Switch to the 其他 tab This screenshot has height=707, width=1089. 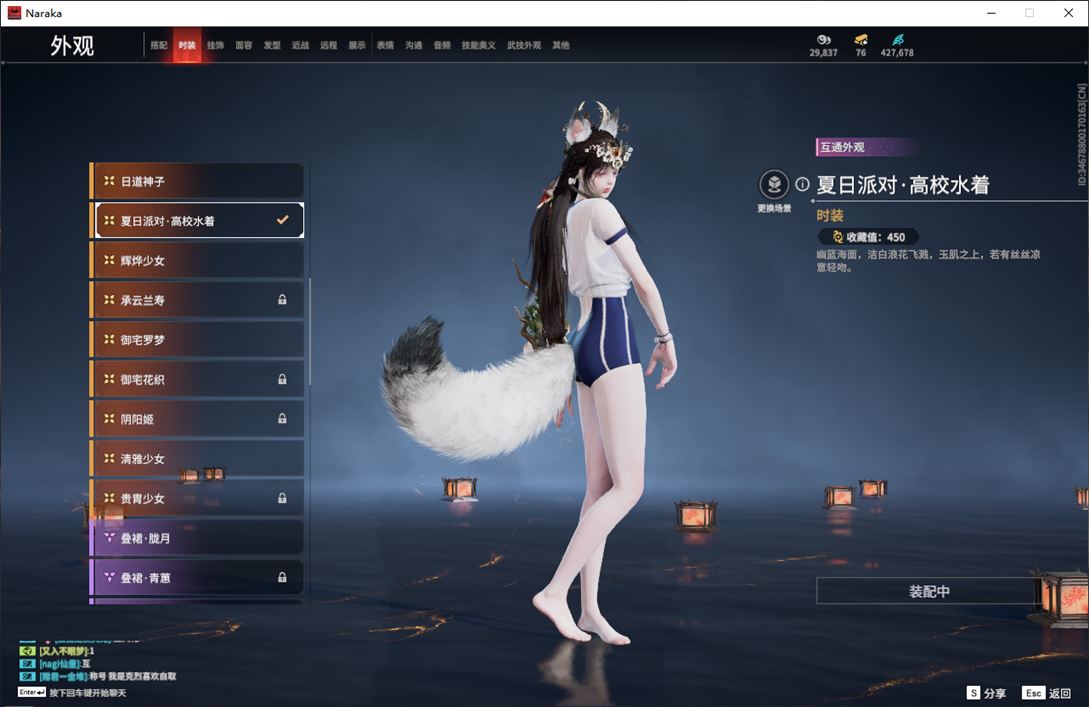561,46
